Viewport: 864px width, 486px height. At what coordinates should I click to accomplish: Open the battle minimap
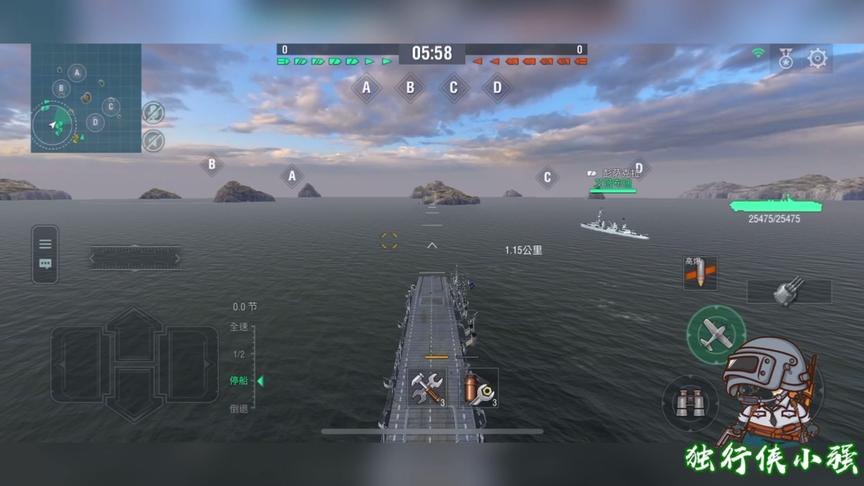click(85, 98)
